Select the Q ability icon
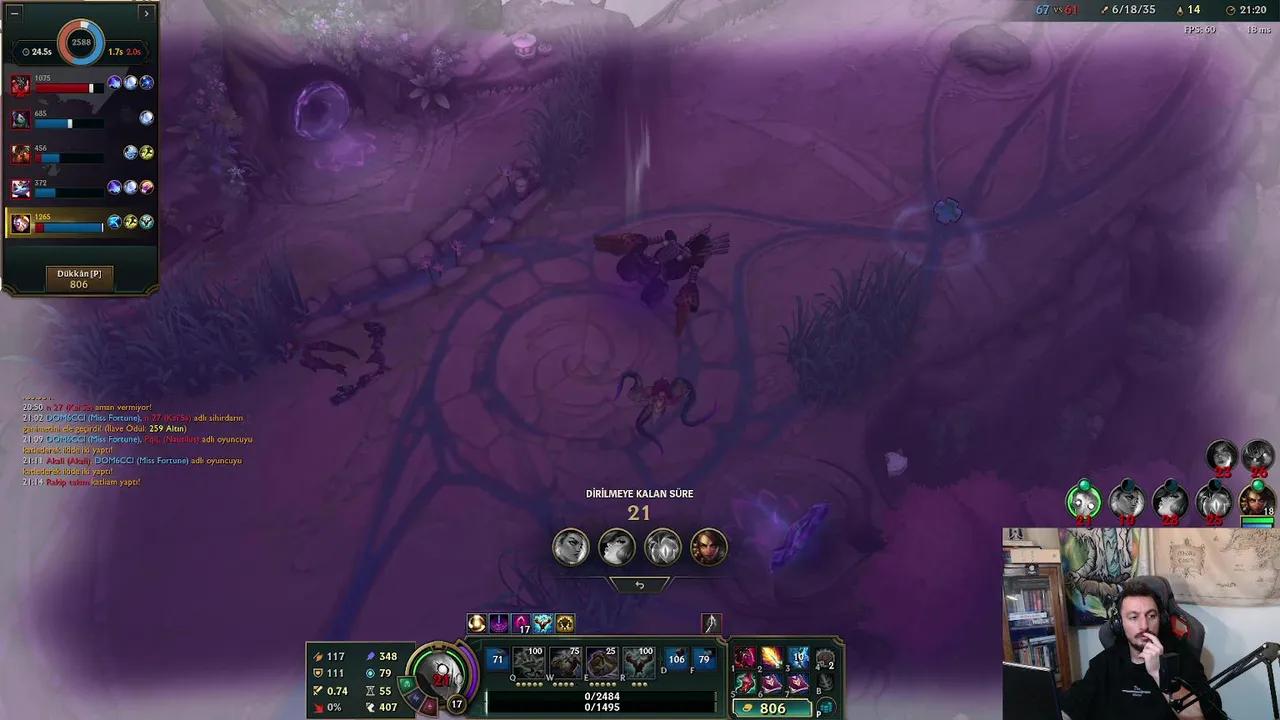 [528, 661]
